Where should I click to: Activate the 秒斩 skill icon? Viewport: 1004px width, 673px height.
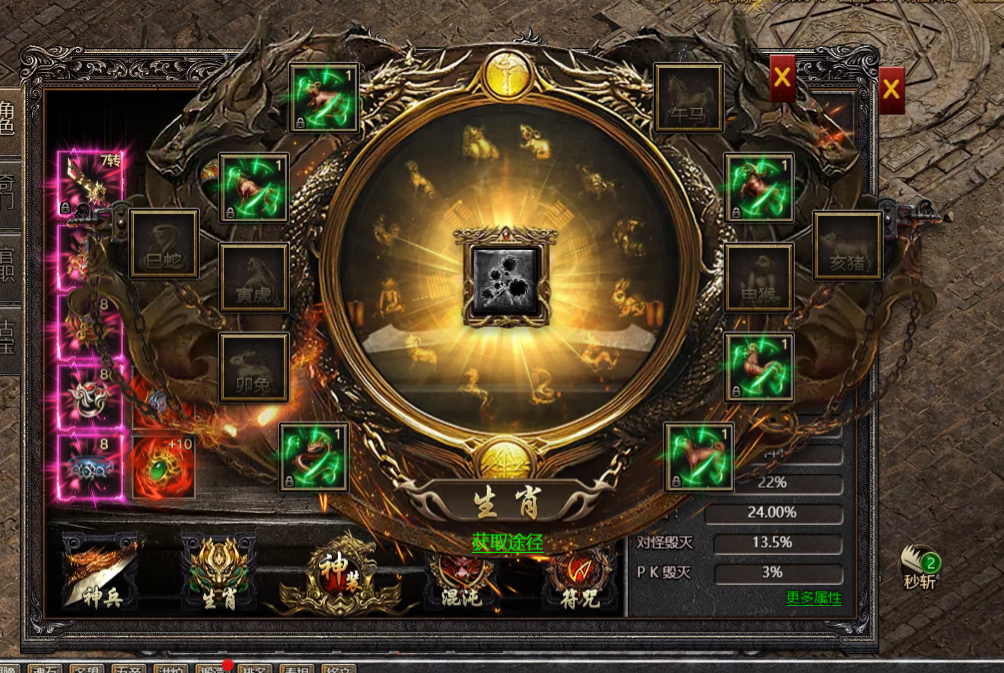click(919, 567)
